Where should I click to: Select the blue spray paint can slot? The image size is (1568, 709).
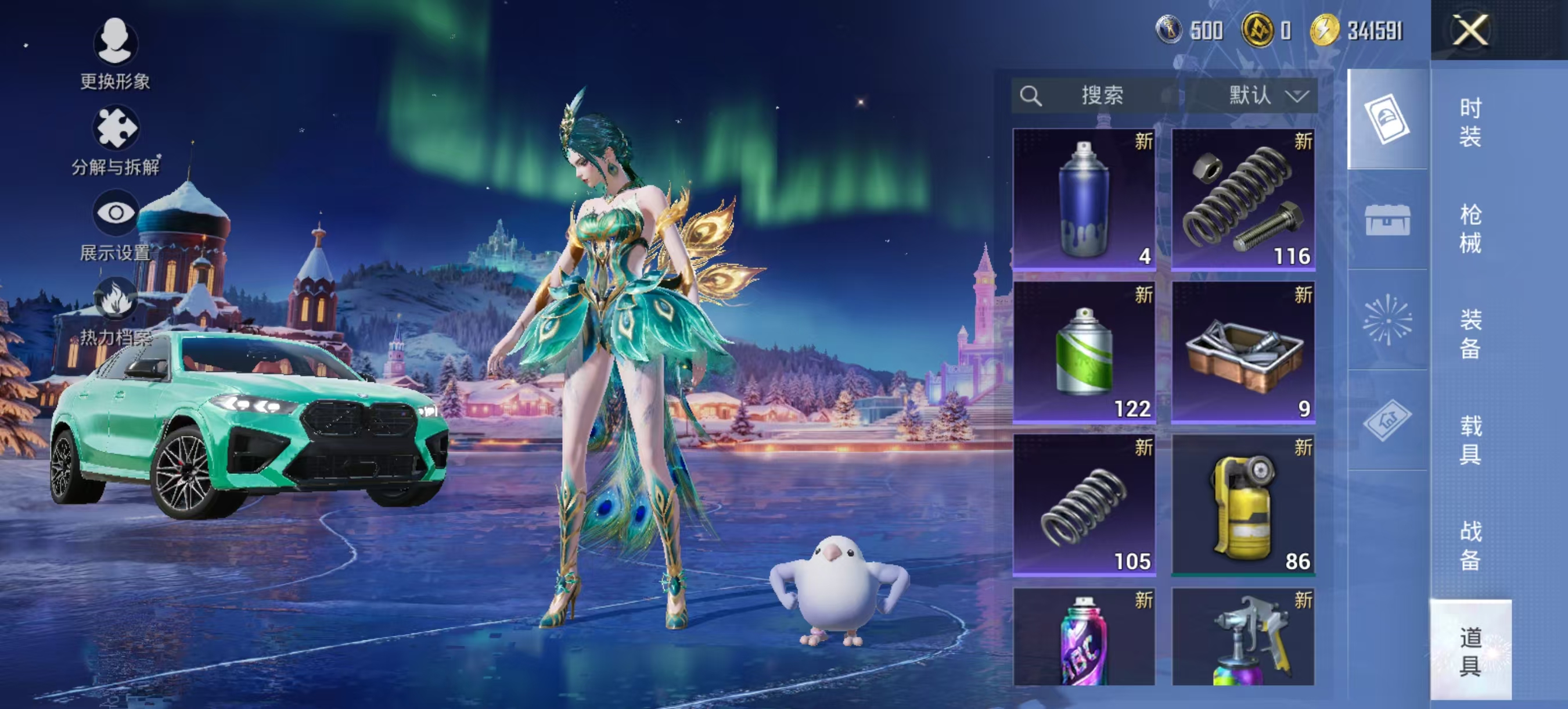pos(1084,199)
